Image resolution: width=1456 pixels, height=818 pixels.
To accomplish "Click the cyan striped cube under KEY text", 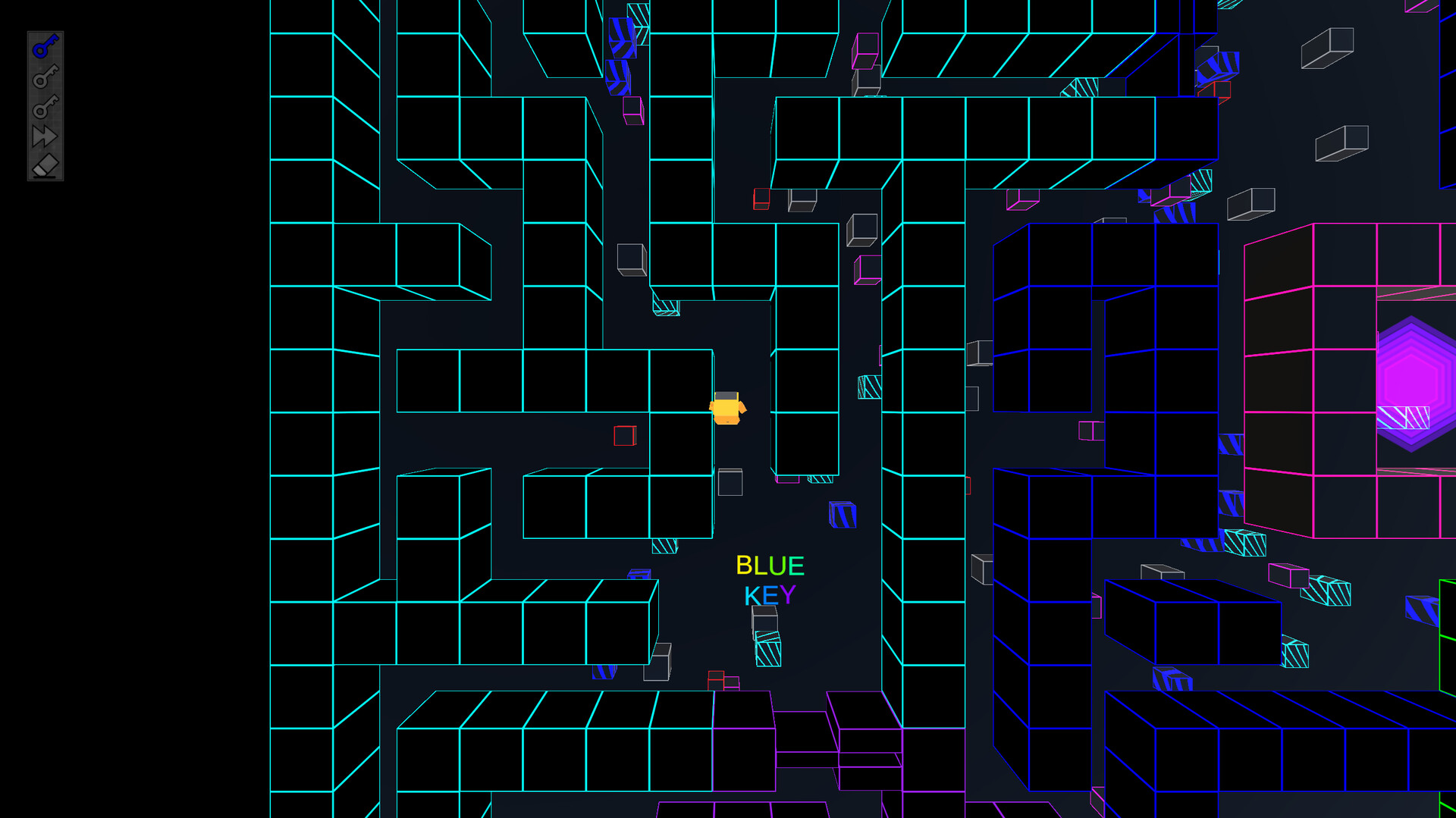I will 767,650.
